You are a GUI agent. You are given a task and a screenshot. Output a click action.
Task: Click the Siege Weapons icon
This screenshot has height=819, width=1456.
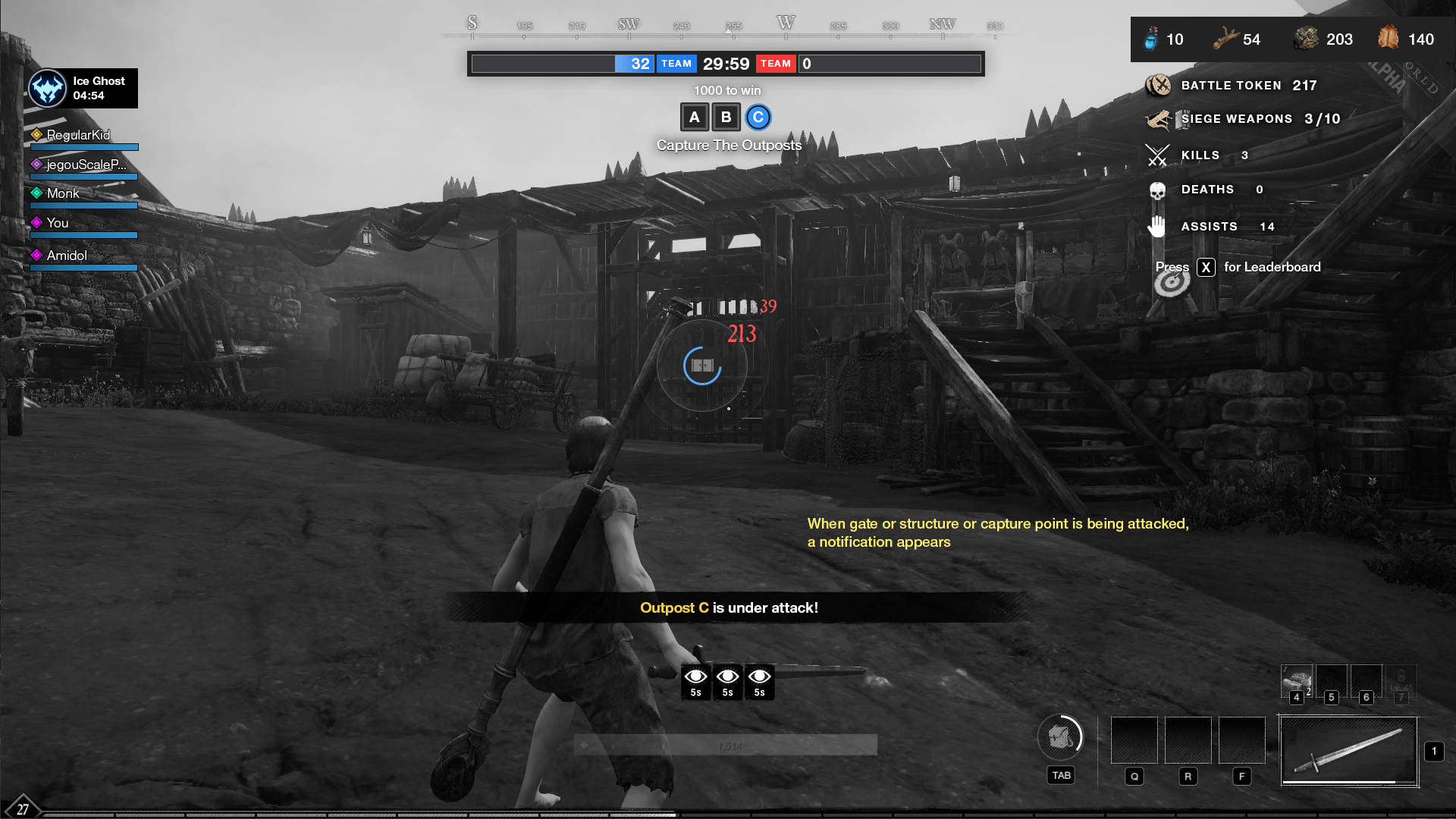point(1159,119)
